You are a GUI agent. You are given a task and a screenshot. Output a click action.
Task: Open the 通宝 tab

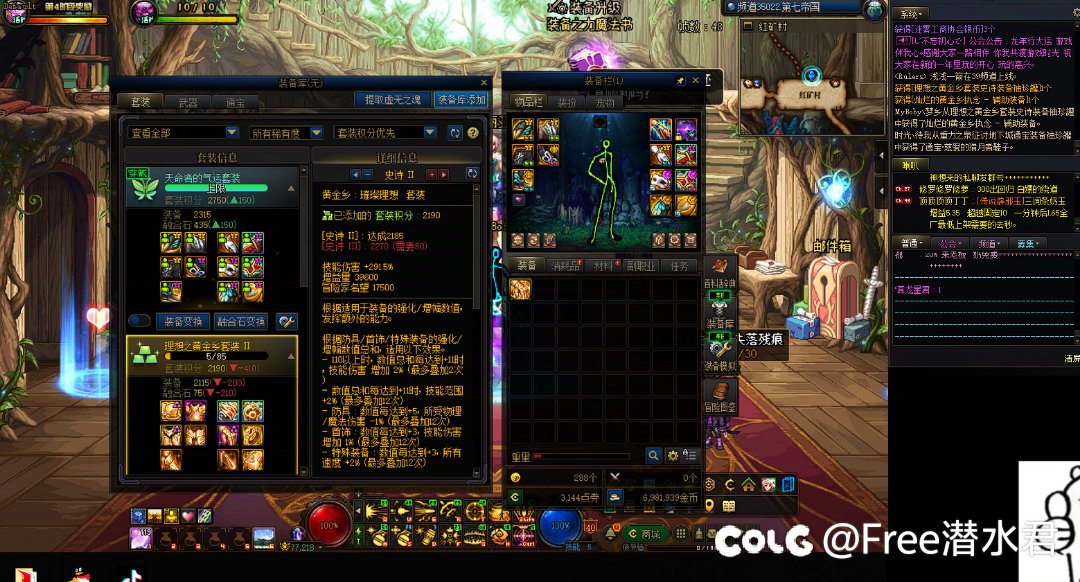236,102
